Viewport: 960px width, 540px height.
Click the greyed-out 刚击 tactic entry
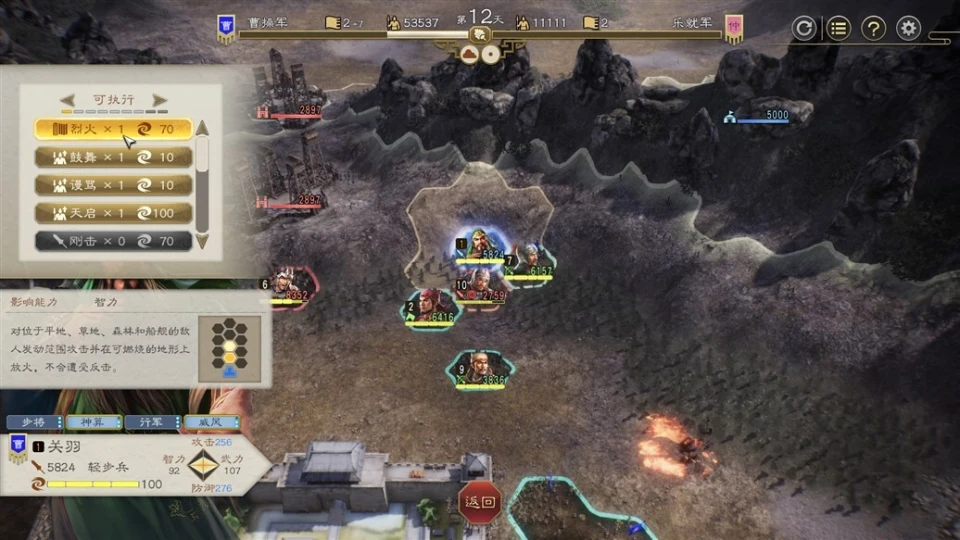point(112,241)
